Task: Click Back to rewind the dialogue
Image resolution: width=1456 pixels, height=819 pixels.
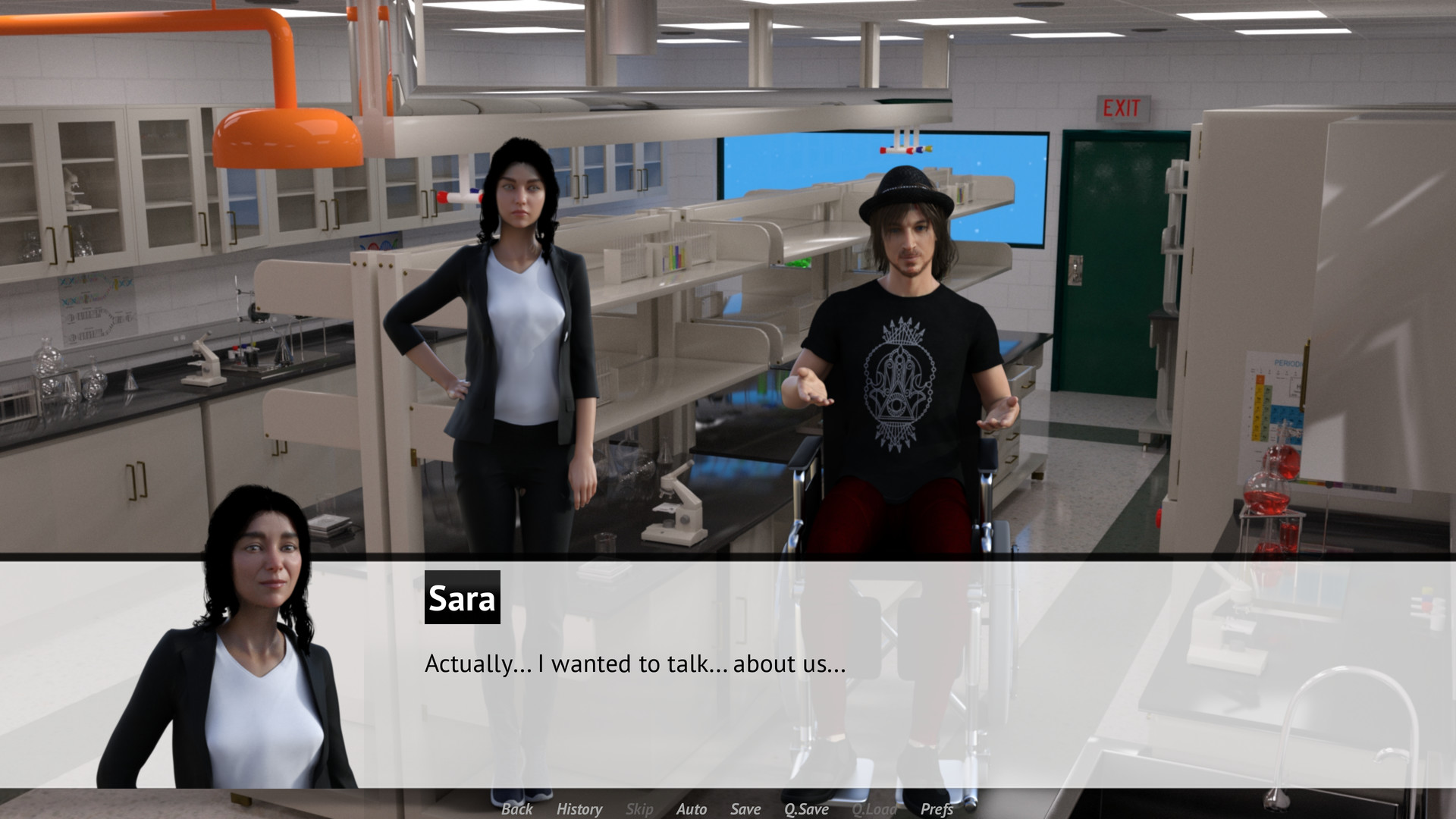Action: pyautogui.click(x=516, y=809)
